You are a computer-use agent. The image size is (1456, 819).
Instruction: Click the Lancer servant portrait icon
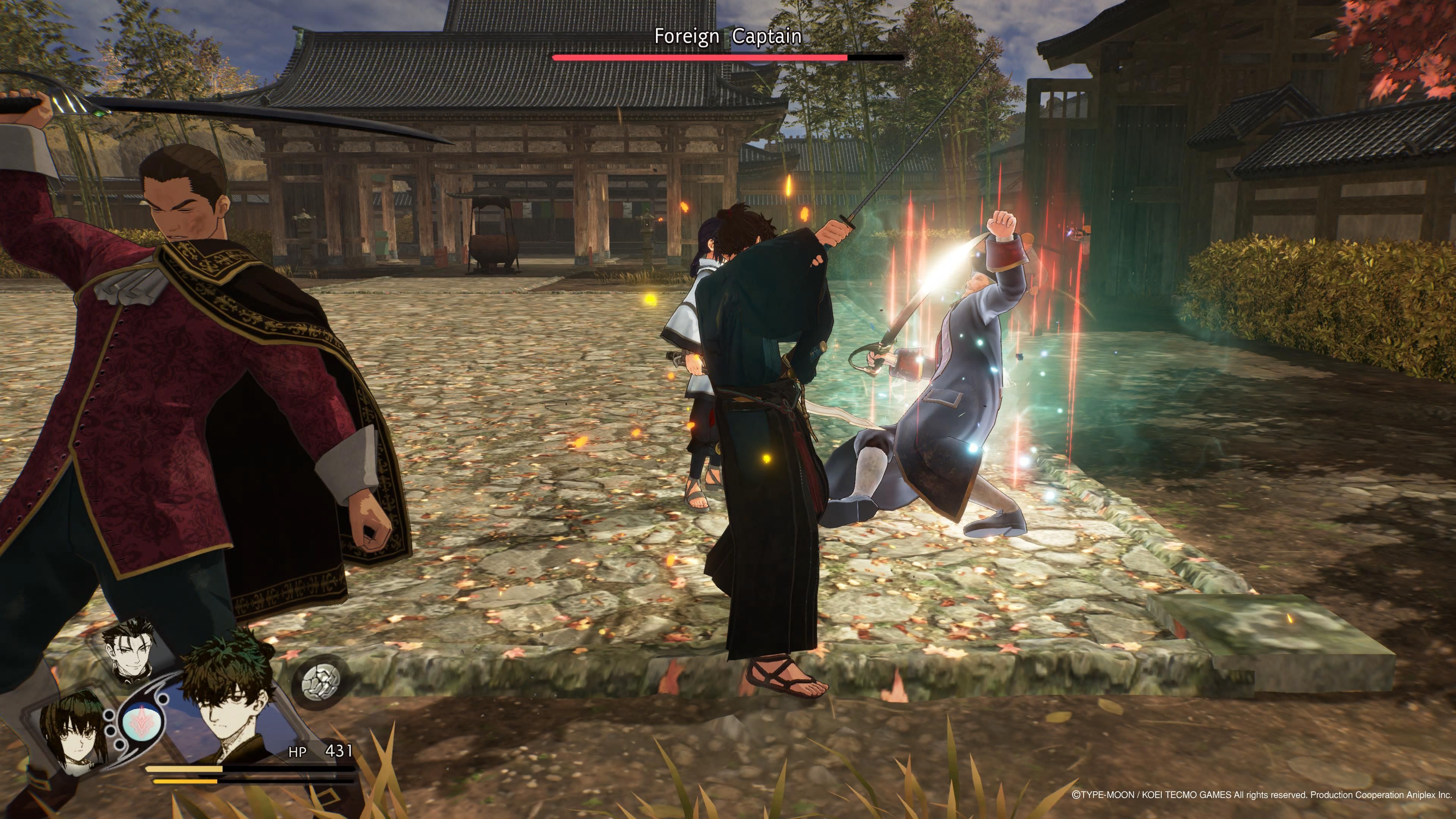tap(129, 650)
